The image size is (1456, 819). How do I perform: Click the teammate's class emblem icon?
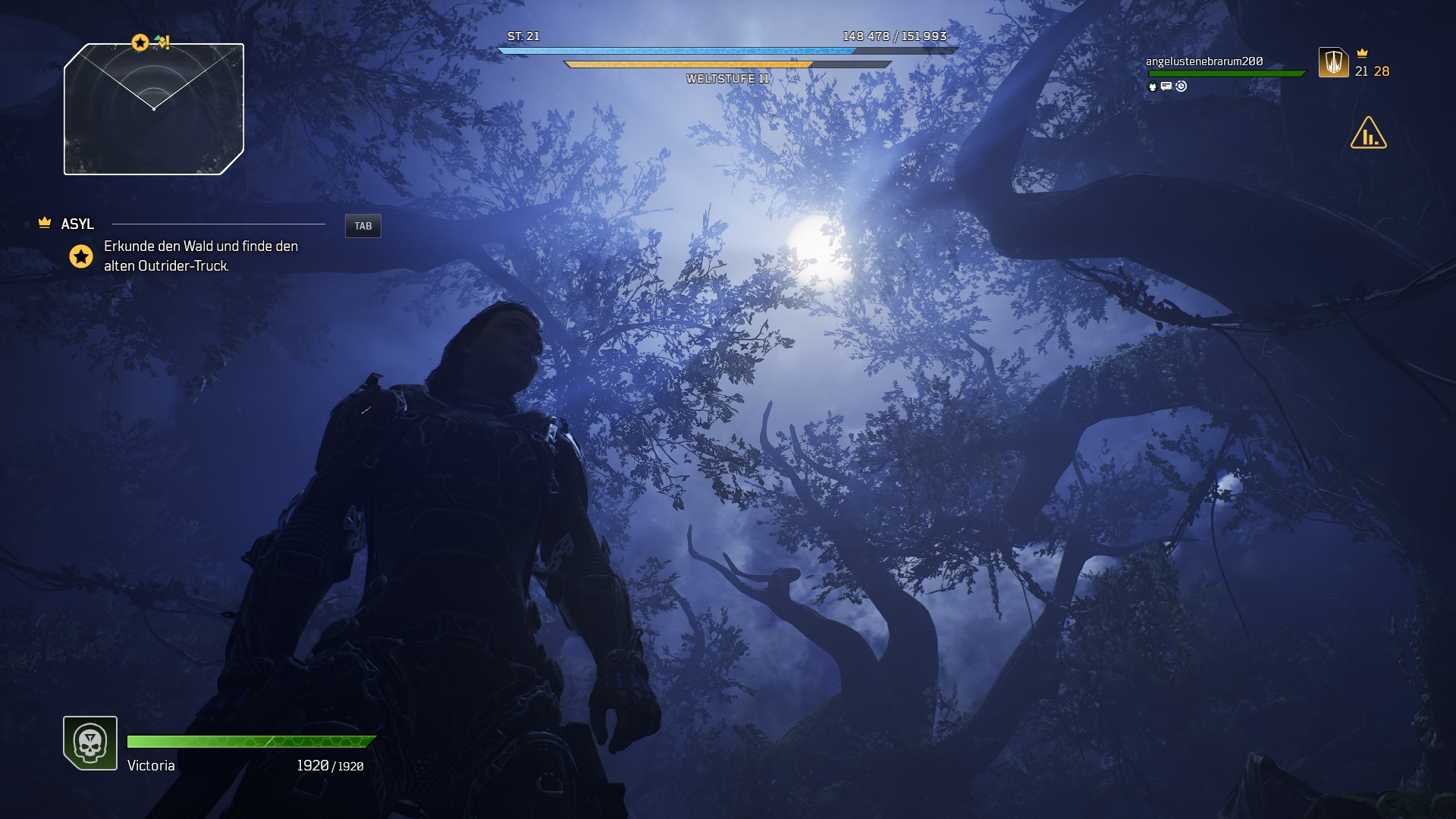1333,62
